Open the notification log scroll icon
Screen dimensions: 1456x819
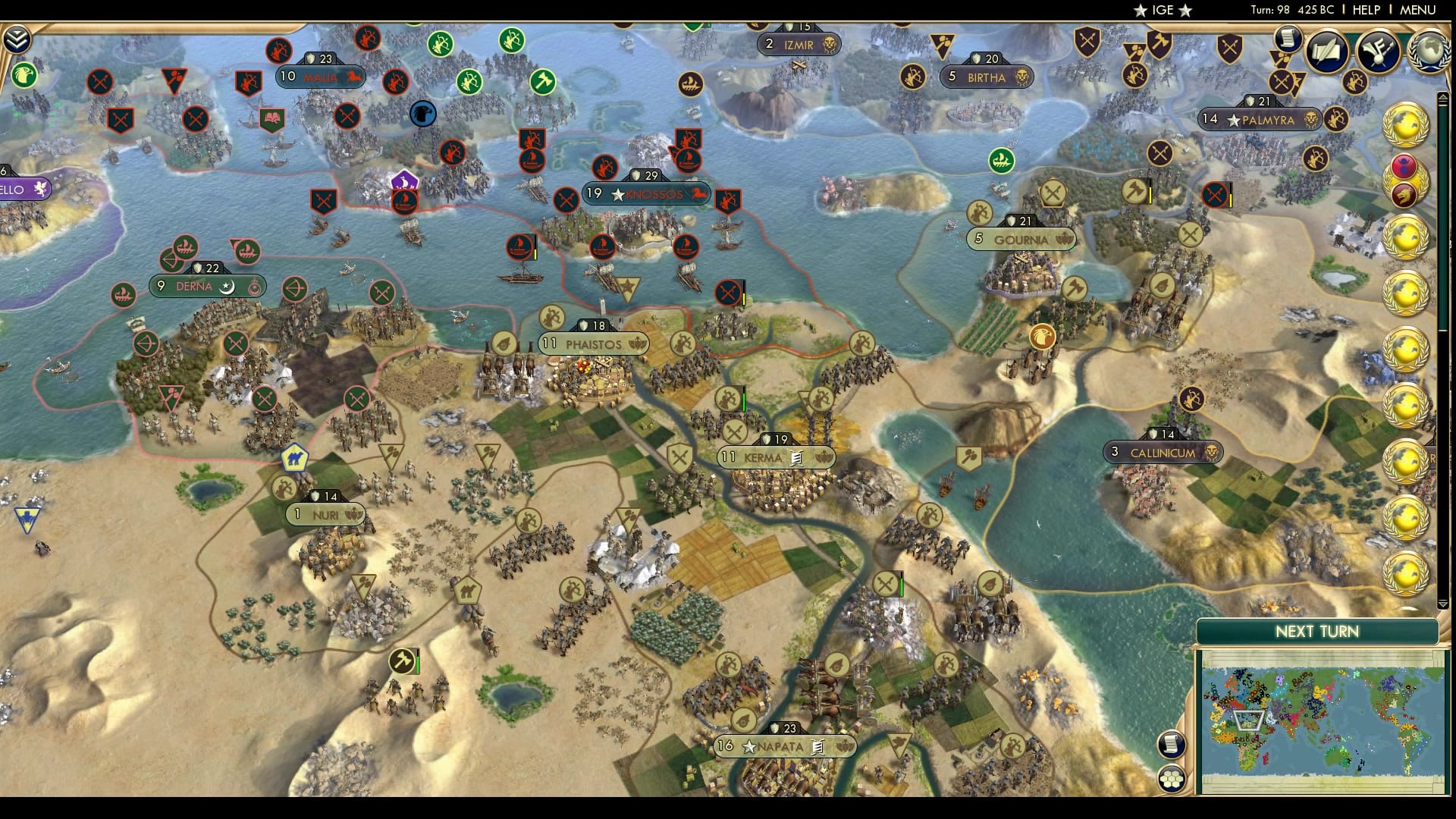pos(1287,39)
